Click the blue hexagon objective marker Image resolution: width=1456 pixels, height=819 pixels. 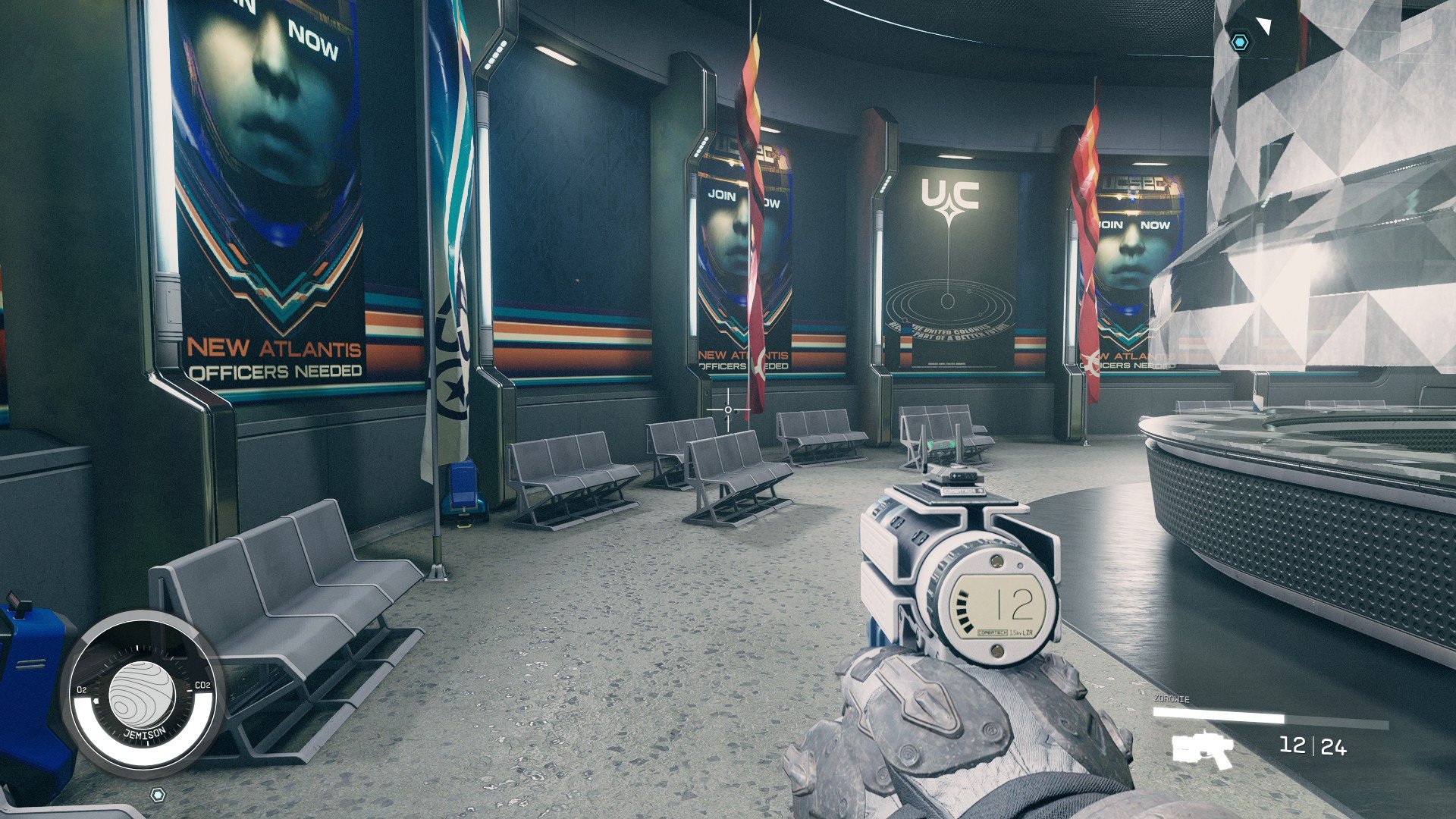[1239, 42]
